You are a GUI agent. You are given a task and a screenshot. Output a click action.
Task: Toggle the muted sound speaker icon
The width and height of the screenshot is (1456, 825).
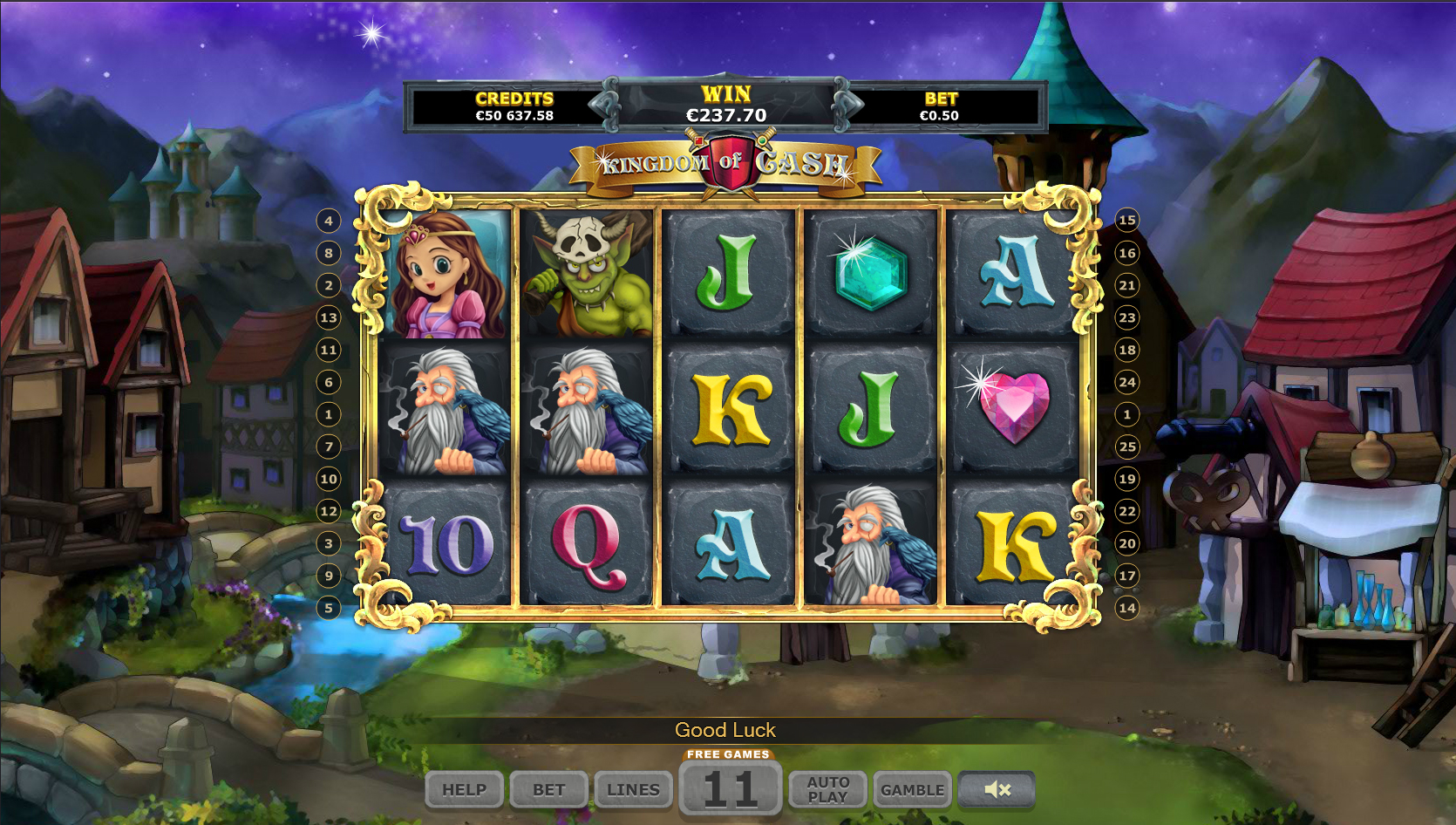point(997,789)
